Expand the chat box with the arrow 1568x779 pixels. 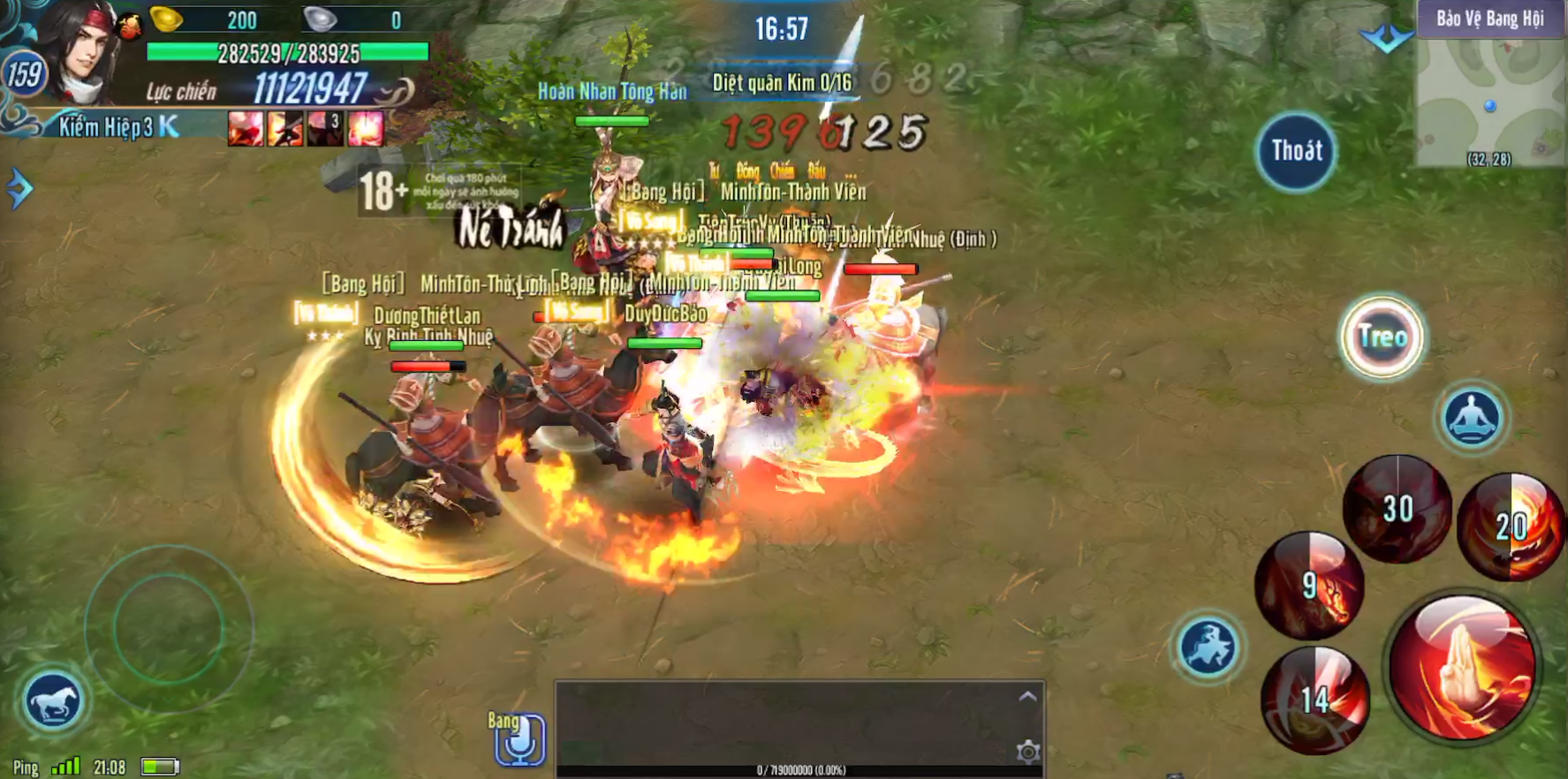coord(1027,697)
